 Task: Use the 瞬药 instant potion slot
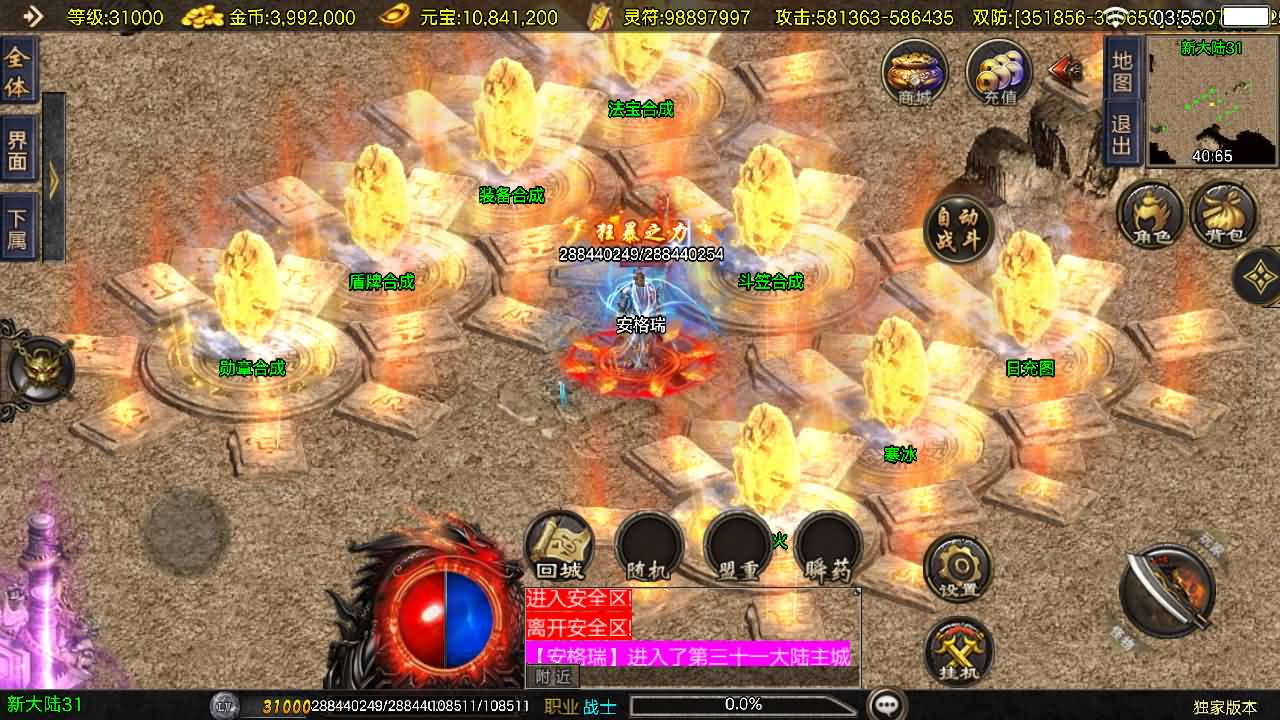coord(828,547)
